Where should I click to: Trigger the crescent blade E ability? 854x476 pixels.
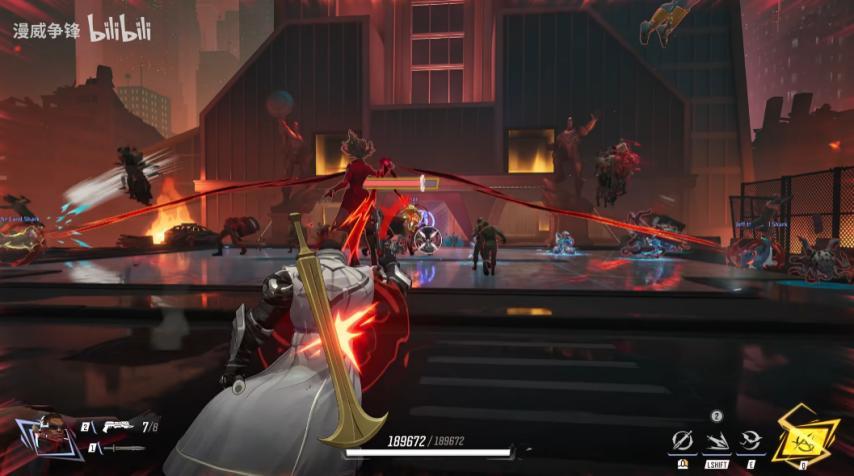750,439
